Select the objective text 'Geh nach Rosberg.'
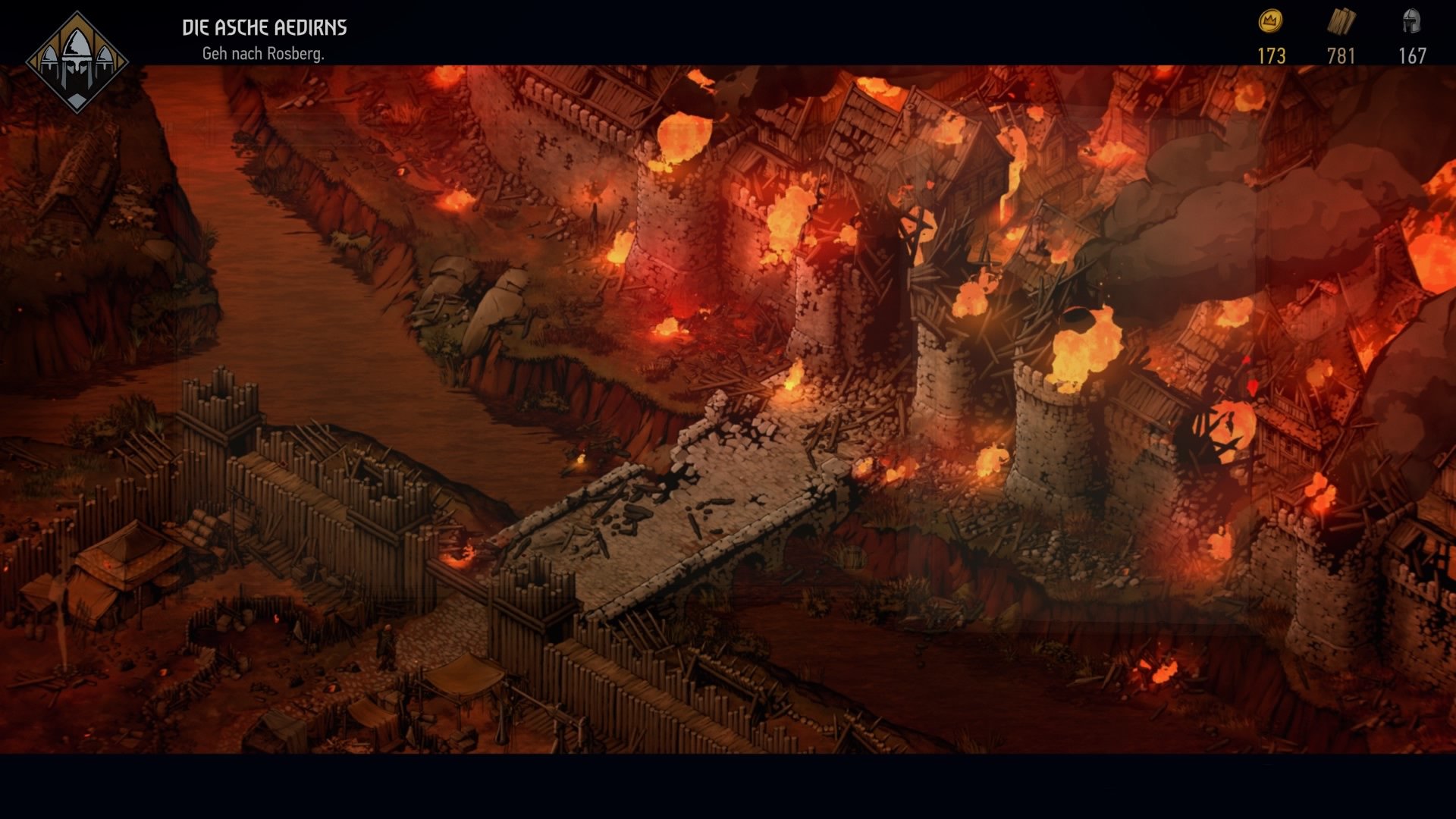 pyautogui.click(x=264, y=53)
